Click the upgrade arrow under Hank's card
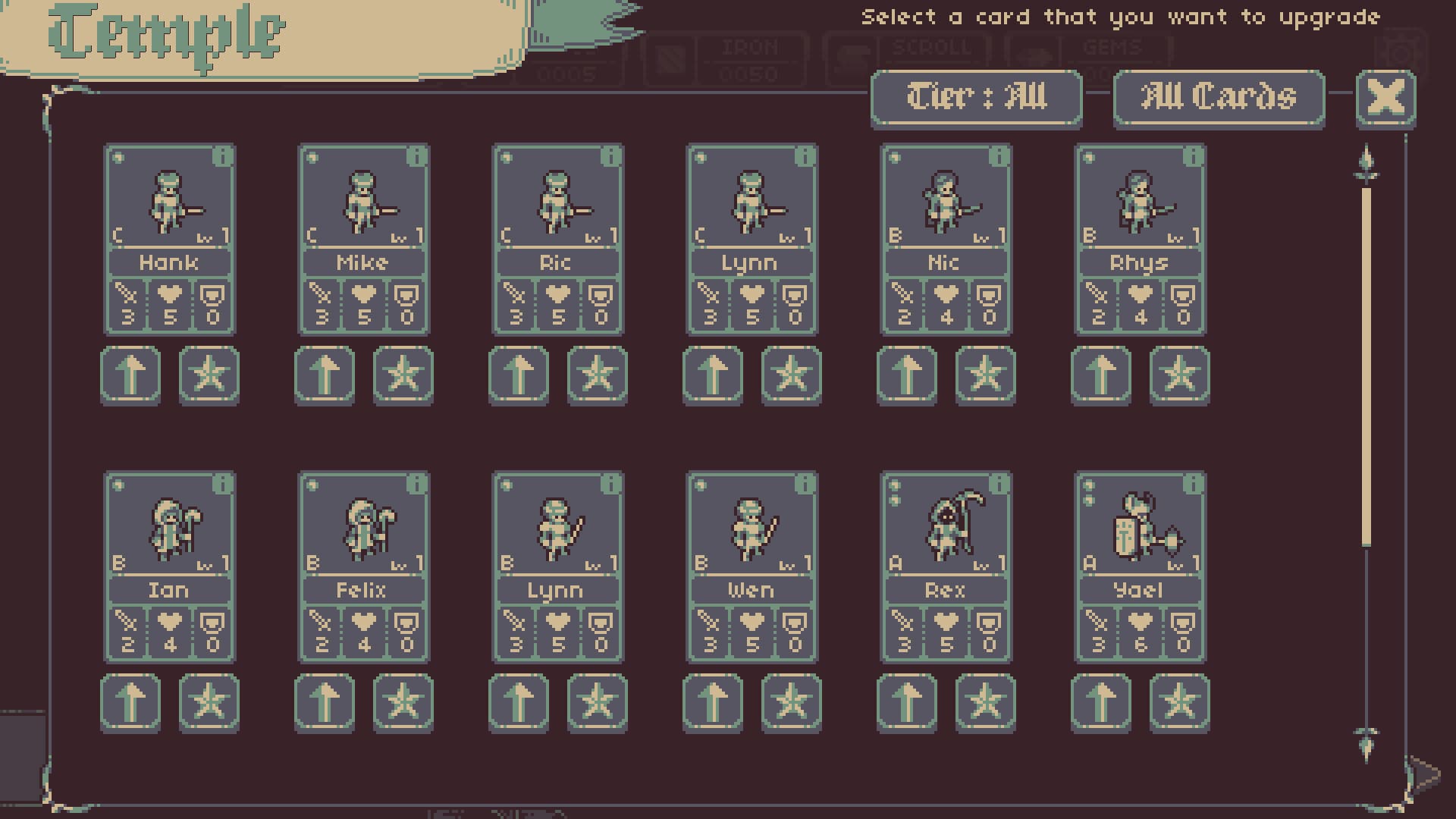Viewport: 1456px width, 819px height. click(130, 375)
